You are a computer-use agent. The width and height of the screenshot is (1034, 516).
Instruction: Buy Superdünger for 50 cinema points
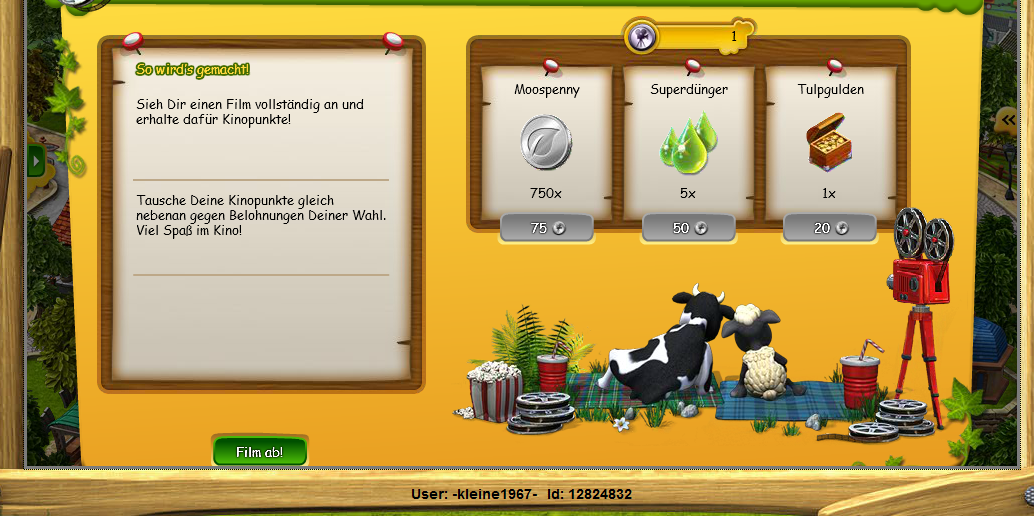(688, 228)
